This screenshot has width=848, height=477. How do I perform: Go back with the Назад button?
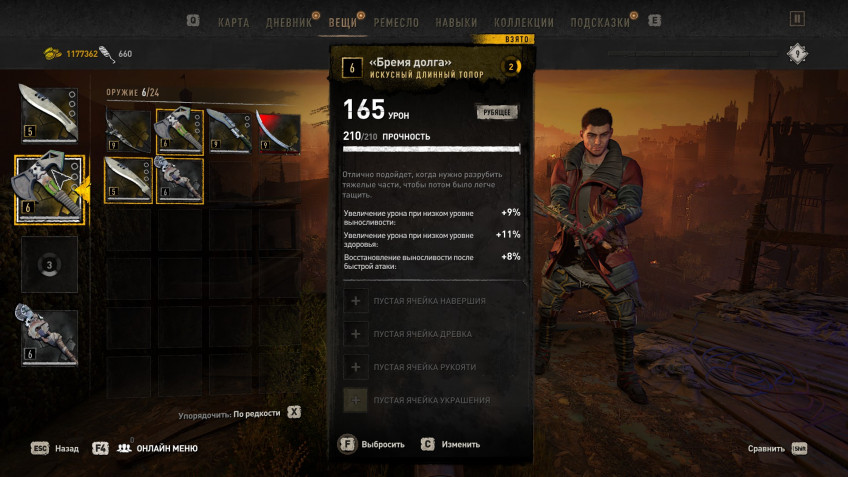pyautogui.click(x=56, y=449)
